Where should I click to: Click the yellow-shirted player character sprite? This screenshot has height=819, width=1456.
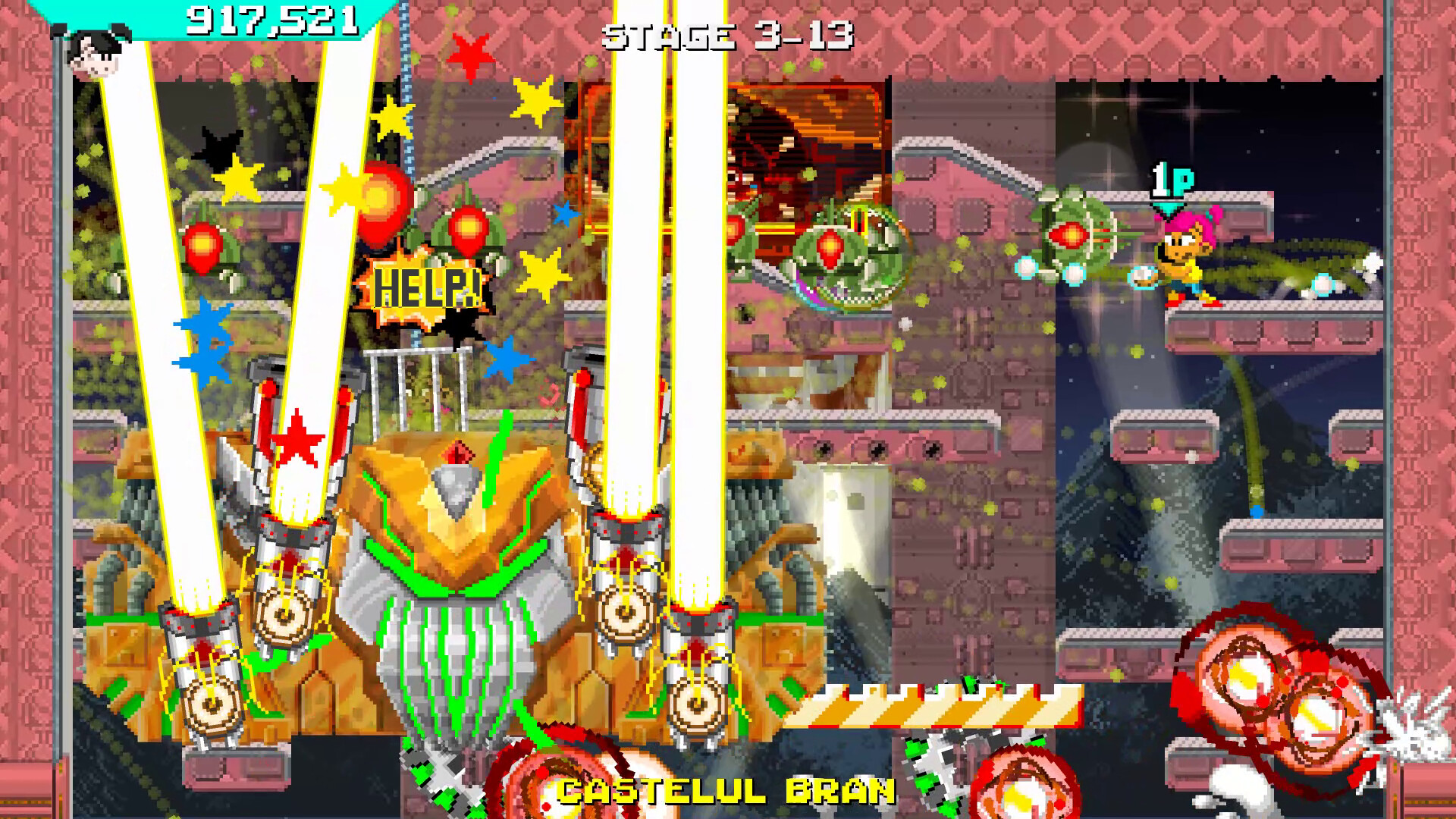coord(1183,258)
